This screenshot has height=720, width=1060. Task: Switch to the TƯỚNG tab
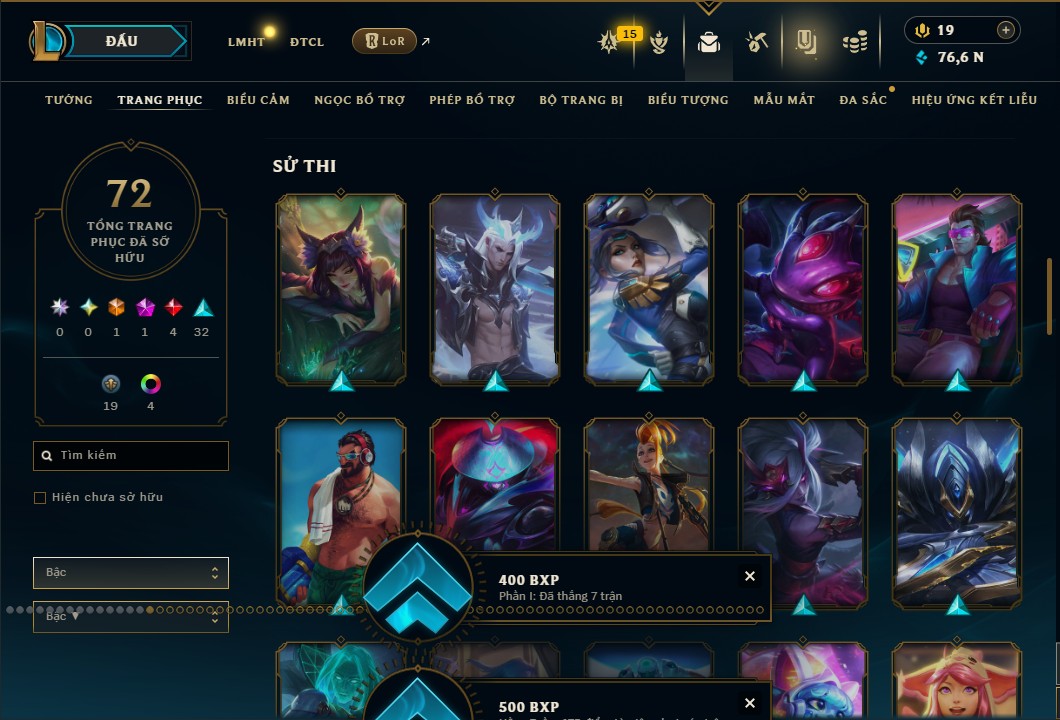point(69,100)
